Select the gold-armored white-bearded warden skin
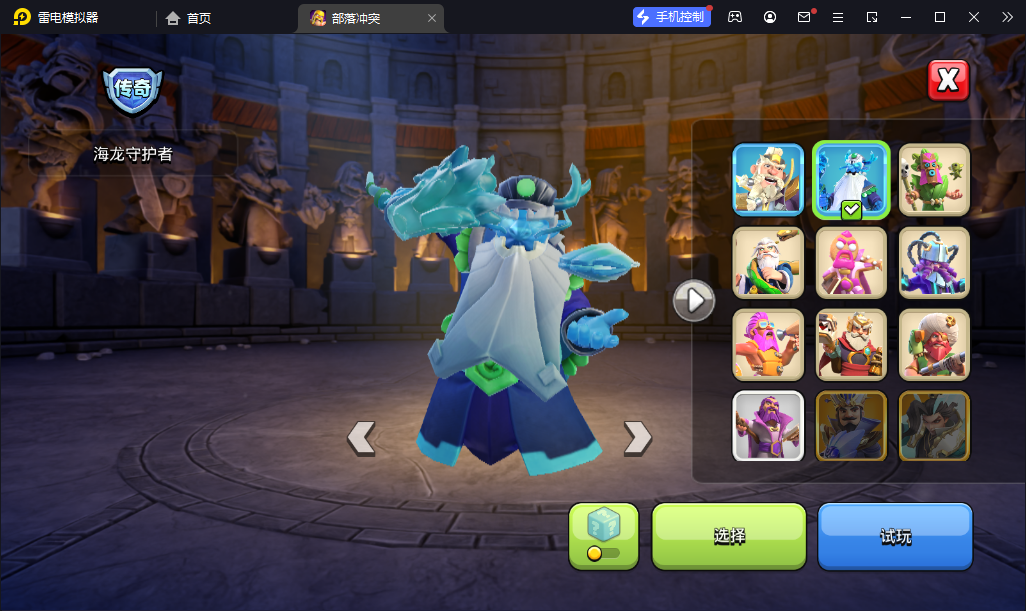The width and height of the screenshot is (1026, 611). pos(768,179)
